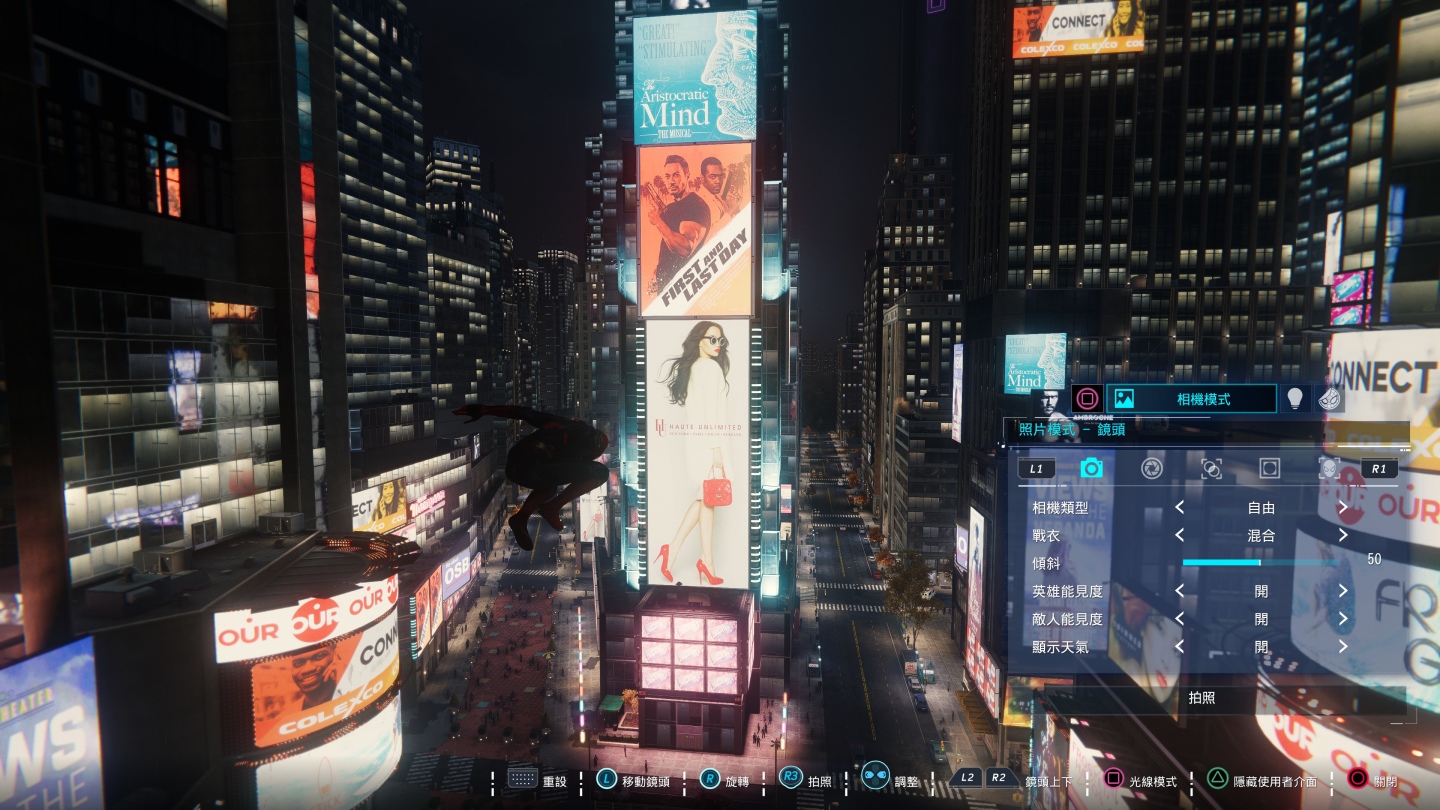1440x810 pixels.
Task: Cycle 戰衣 suit to the previous option
Action: (x=1180, y=535)
